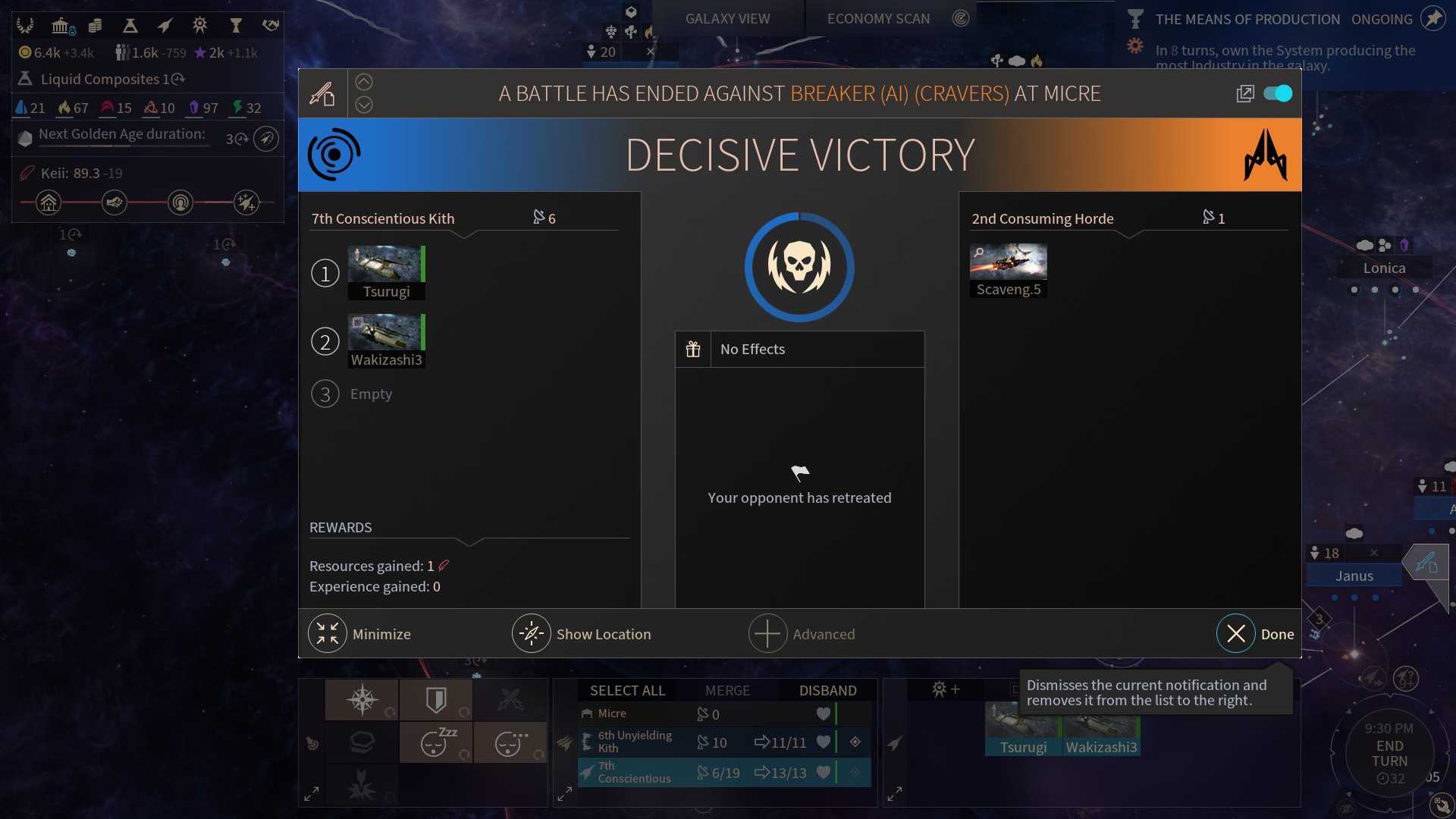Activate the sleep Zzz fleet action
This screenshot has width=1456, height=819.
436,742
